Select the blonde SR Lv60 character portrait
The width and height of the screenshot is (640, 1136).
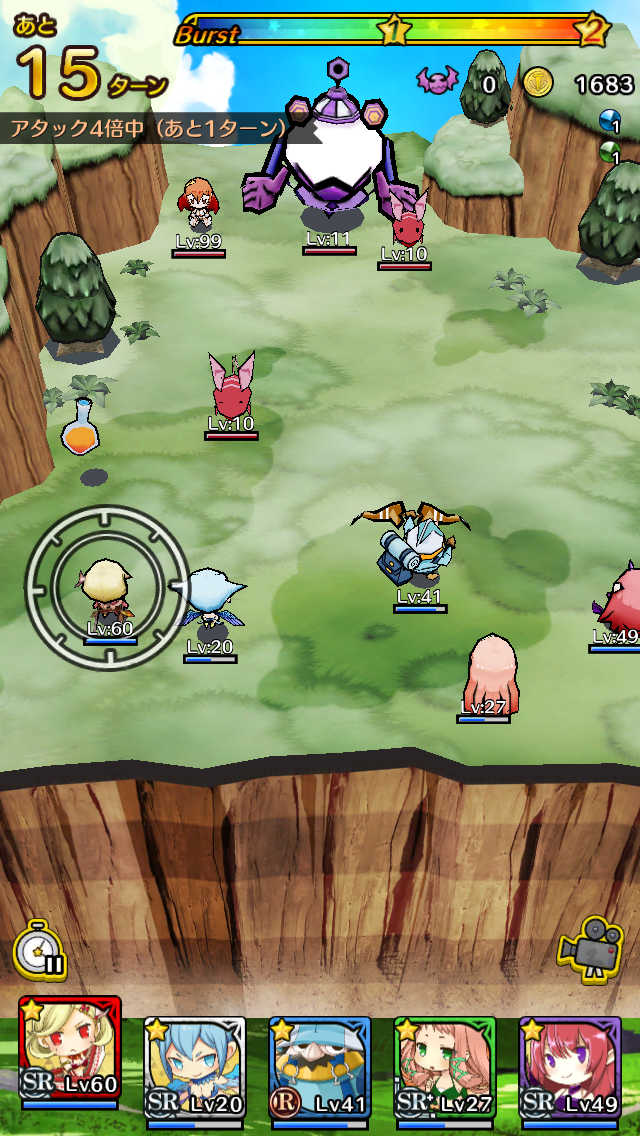coord(70,1056)
